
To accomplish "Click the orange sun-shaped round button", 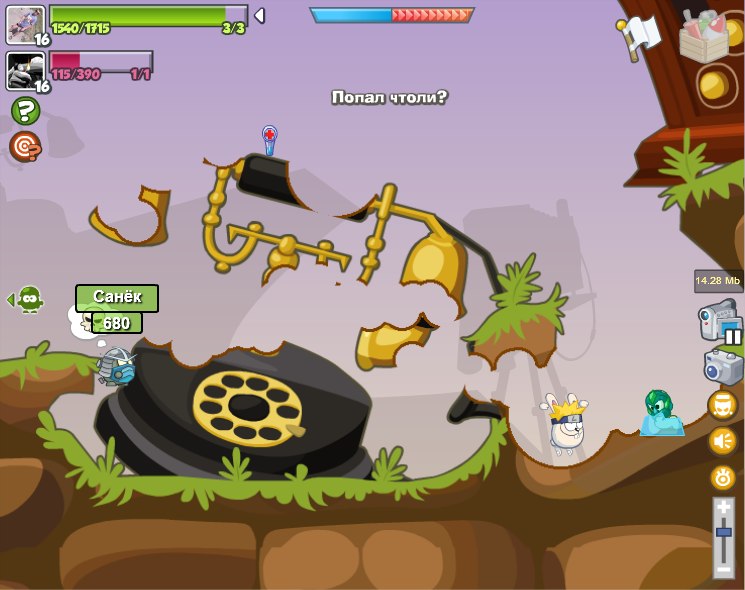I will (x=722, y=477).
